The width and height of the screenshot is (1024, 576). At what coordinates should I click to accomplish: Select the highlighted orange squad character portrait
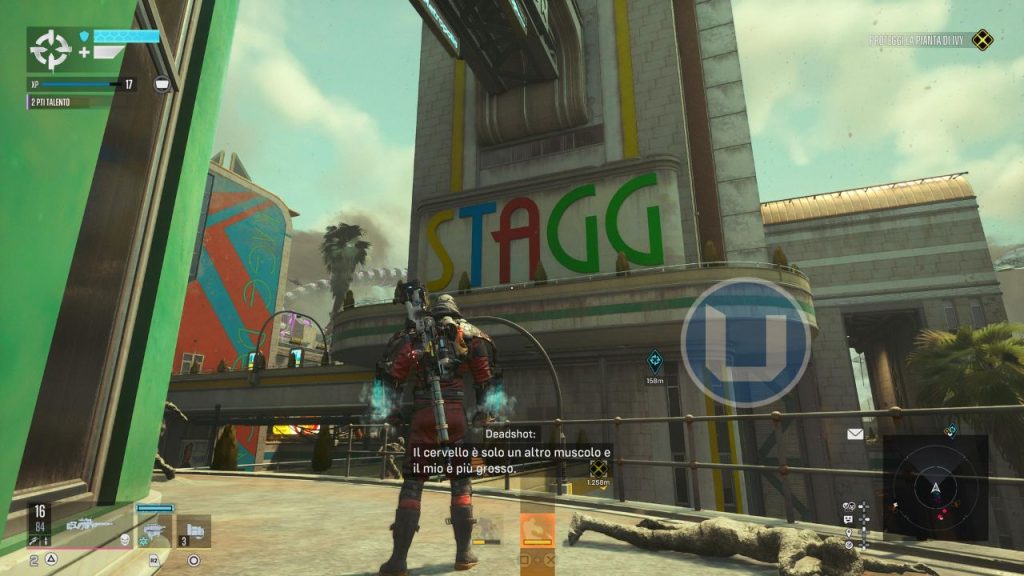537,529
